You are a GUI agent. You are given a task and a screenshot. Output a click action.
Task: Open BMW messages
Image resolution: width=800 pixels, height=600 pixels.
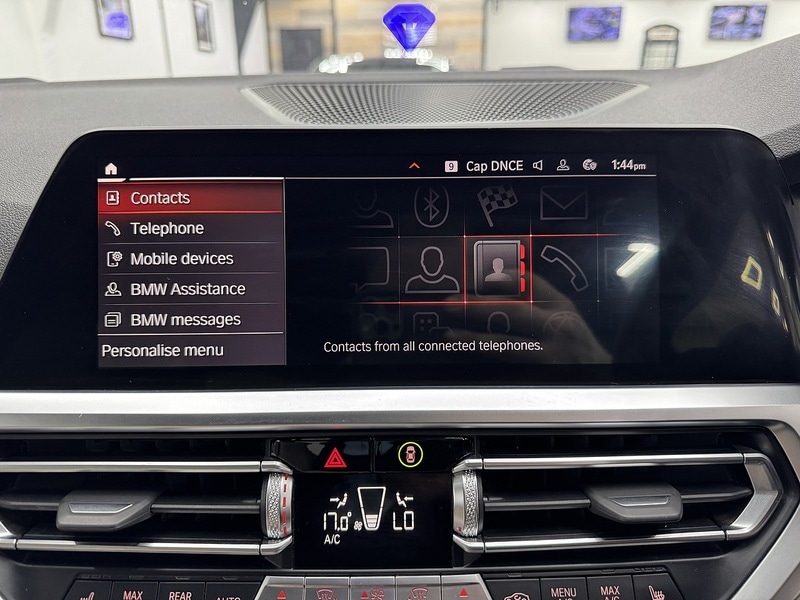click(190, 320)
